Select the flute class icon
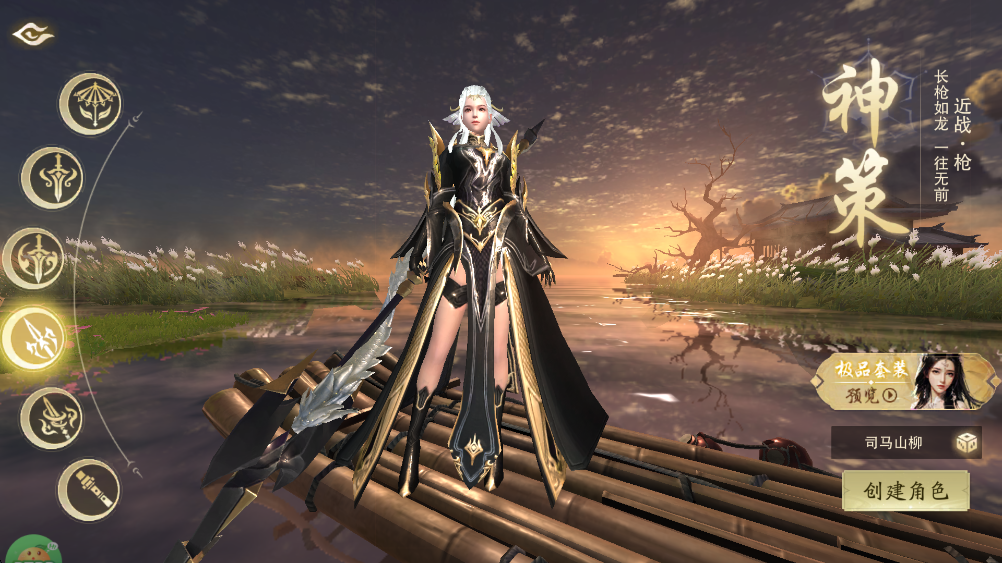 pyautogui.click(x=89, y=490)
